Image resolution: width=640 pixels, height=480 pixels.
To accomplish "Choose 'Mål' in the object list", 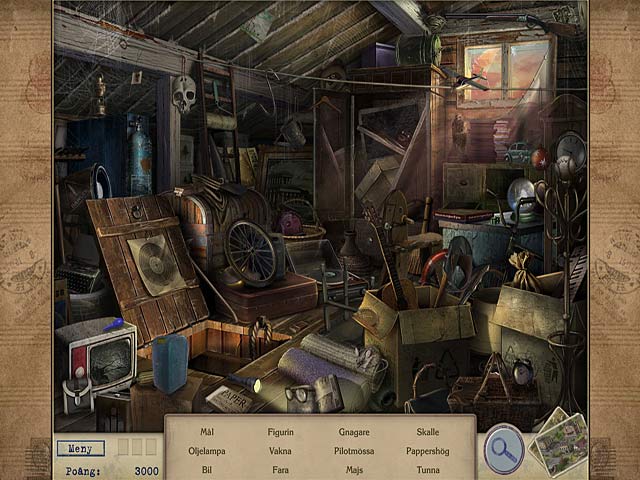I will (x=206, y=432).
